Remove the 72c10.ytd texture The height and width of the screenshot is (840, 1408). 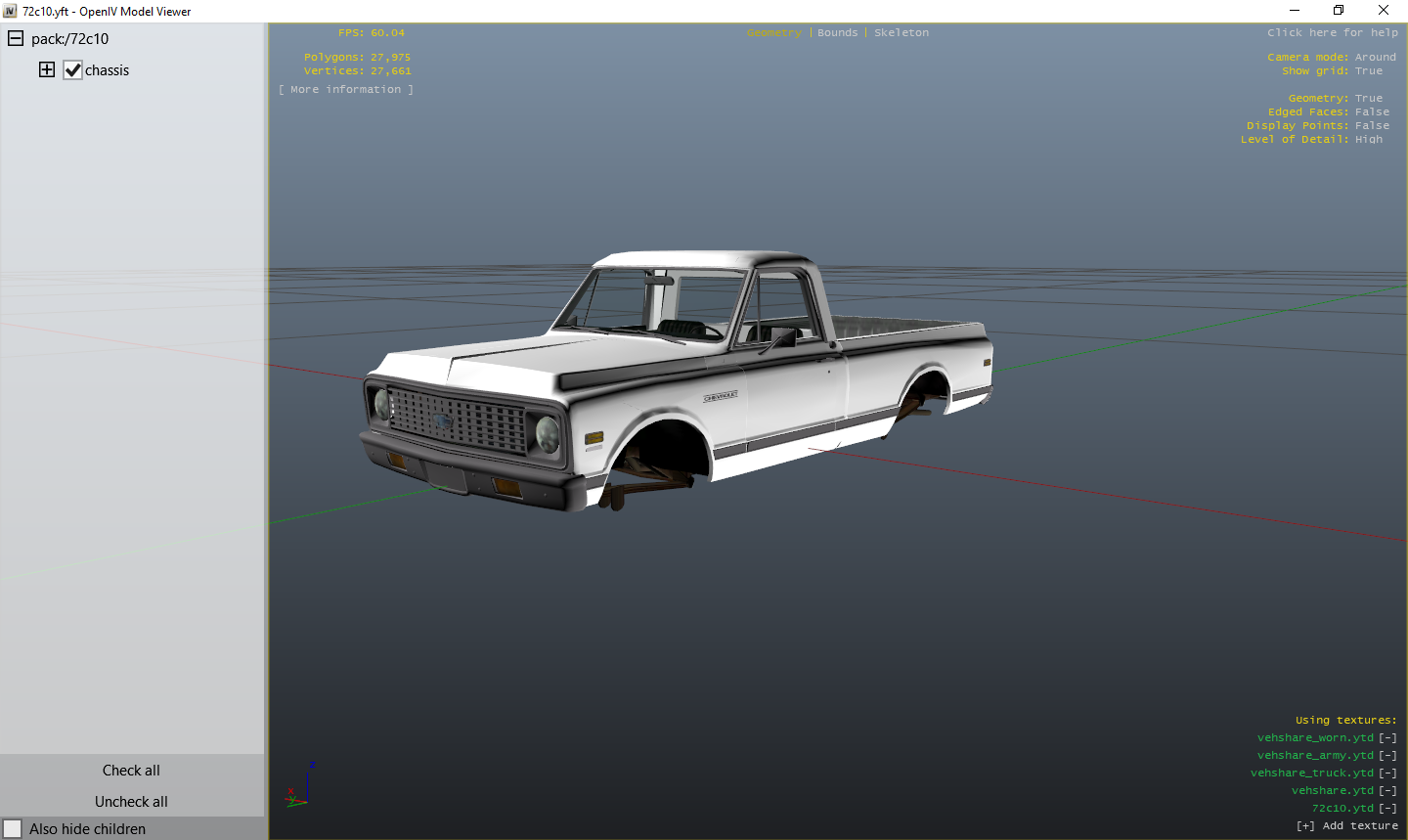1386,808
